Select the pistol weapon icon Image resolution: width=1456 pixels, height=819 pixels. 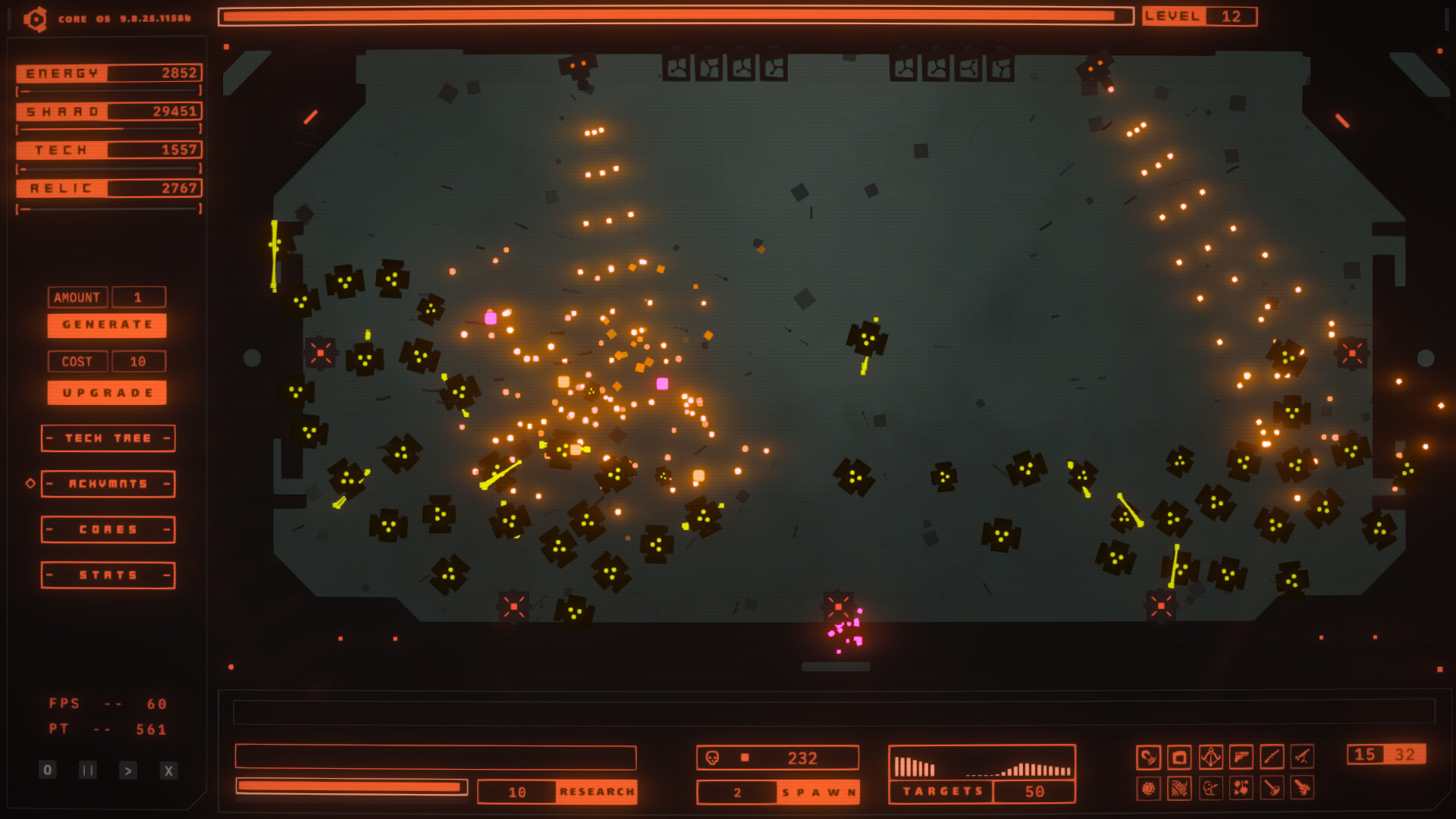click(x=1241, y=757)
